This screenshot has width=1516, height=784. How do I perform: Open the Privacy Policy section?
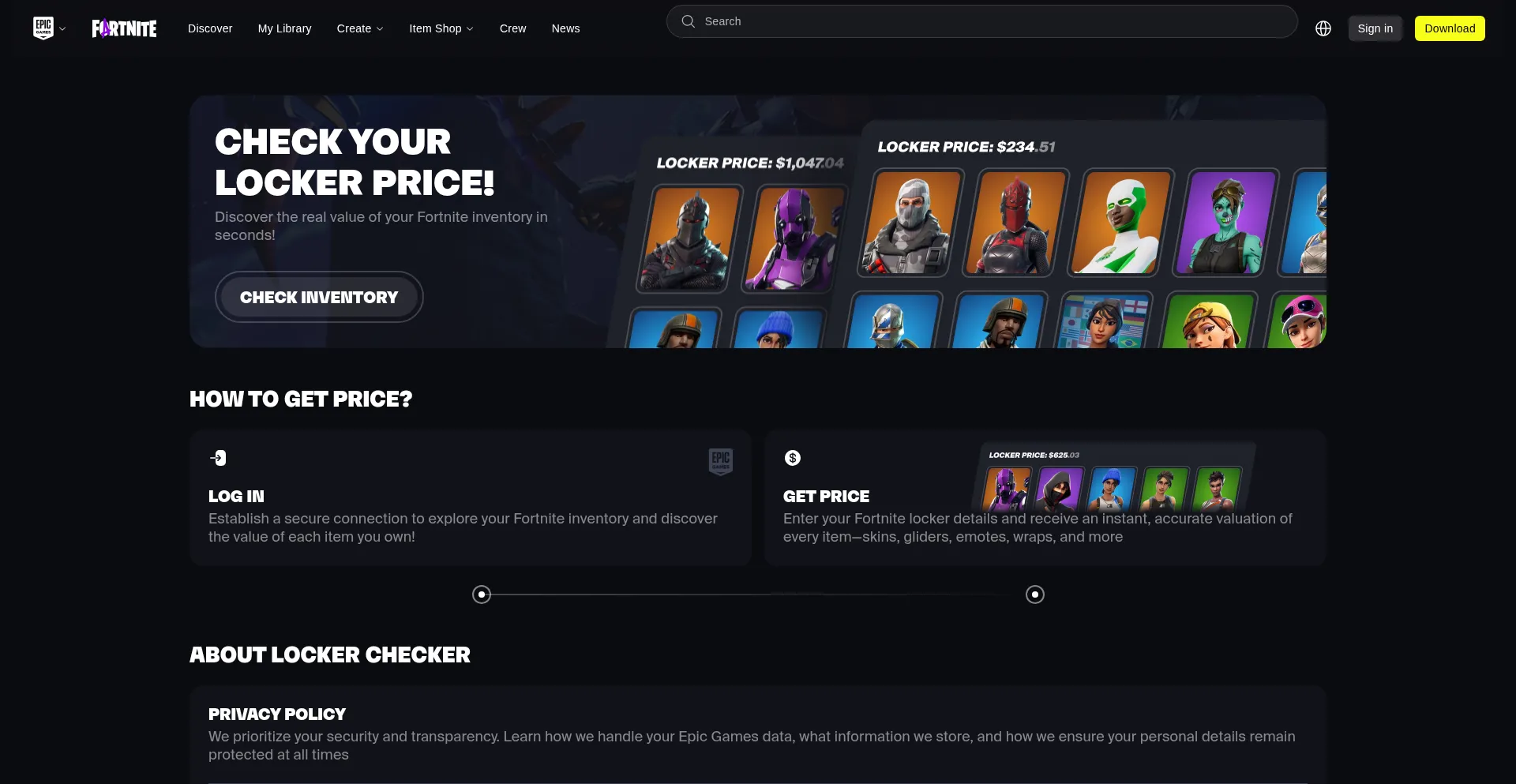point(277,715)
